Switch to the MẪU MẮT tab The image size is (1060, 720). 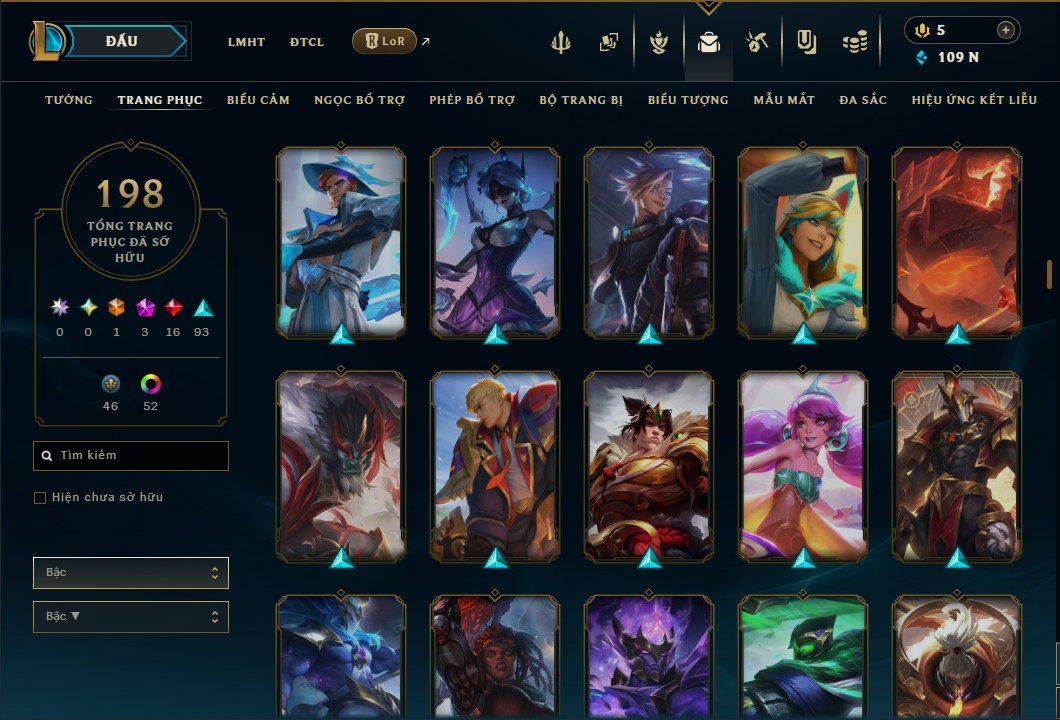click(x=784, y=100)
